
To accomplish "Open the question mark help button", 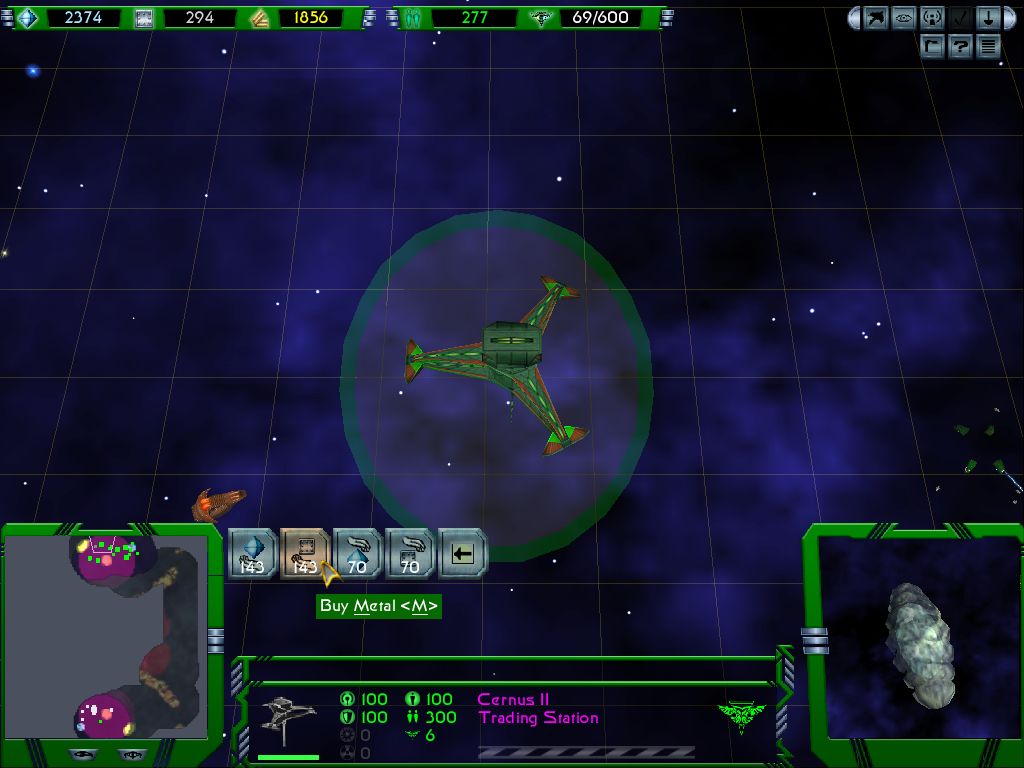I will click(960, 46).
